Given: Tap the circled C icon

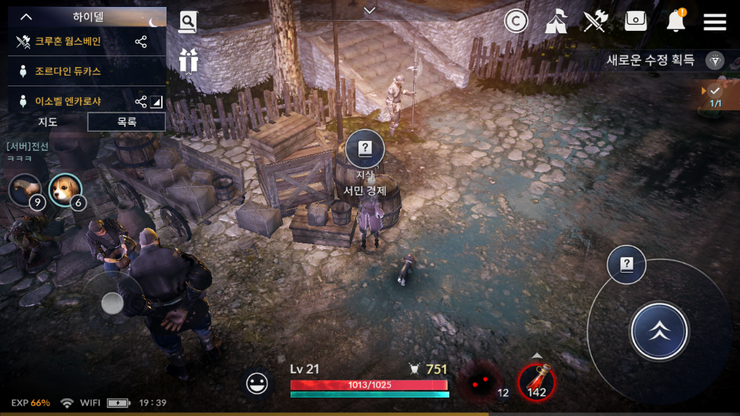Looking at the screenshot, I should (x=516, y=21).
